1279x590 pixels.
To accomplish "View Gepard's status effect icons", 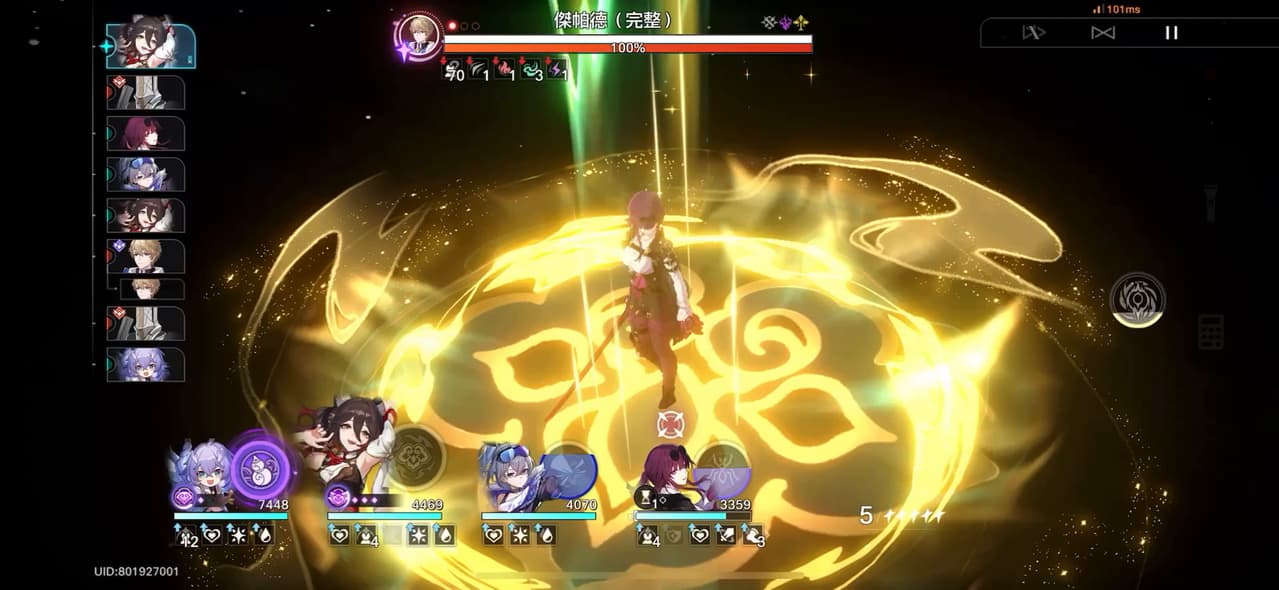I will coord(505,71).
